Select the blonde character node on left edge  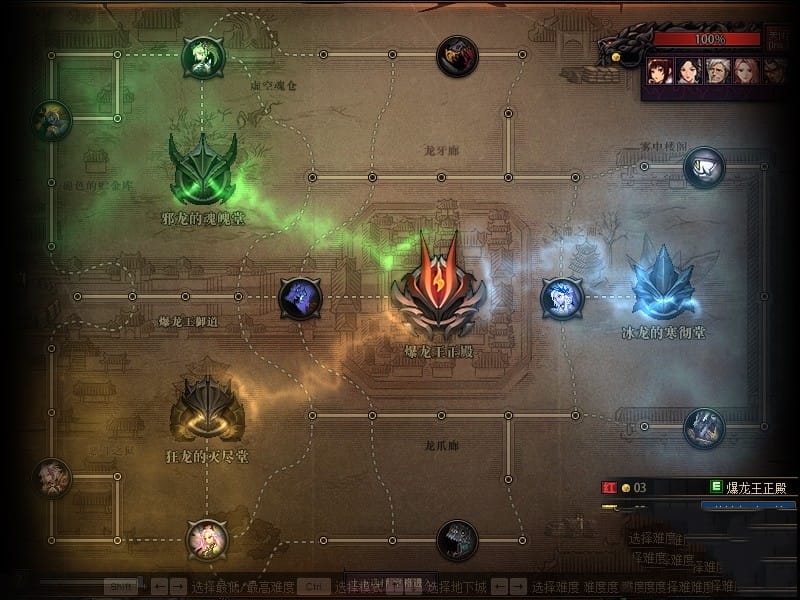pyautogui.click(x=52, y=120)
